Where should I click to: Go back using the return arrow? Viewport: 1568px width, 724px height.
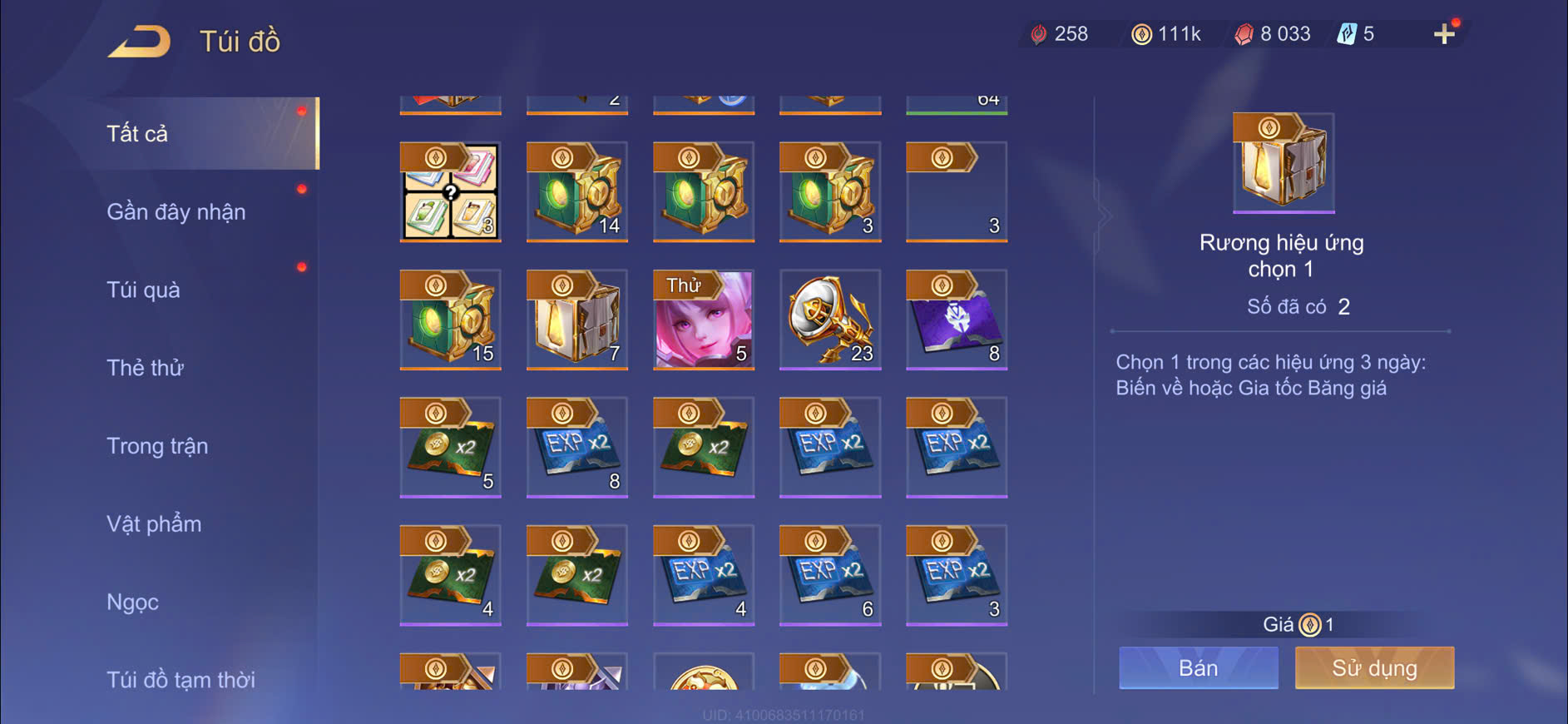click(140, 41)
